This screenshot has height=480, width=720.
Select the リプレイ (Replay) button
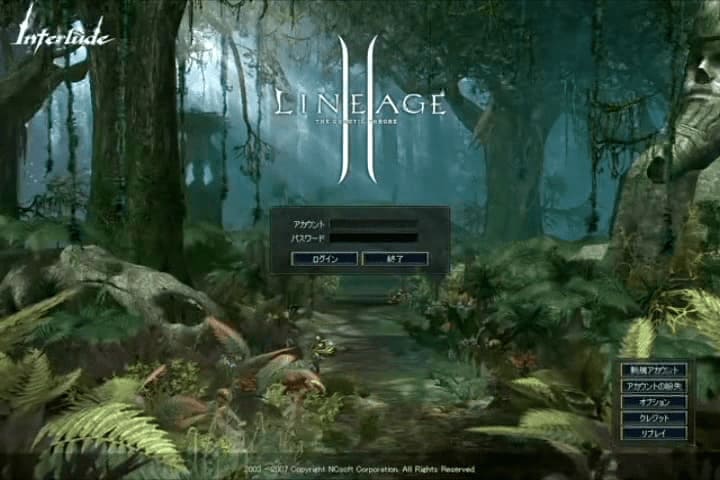tap(654, 434)
